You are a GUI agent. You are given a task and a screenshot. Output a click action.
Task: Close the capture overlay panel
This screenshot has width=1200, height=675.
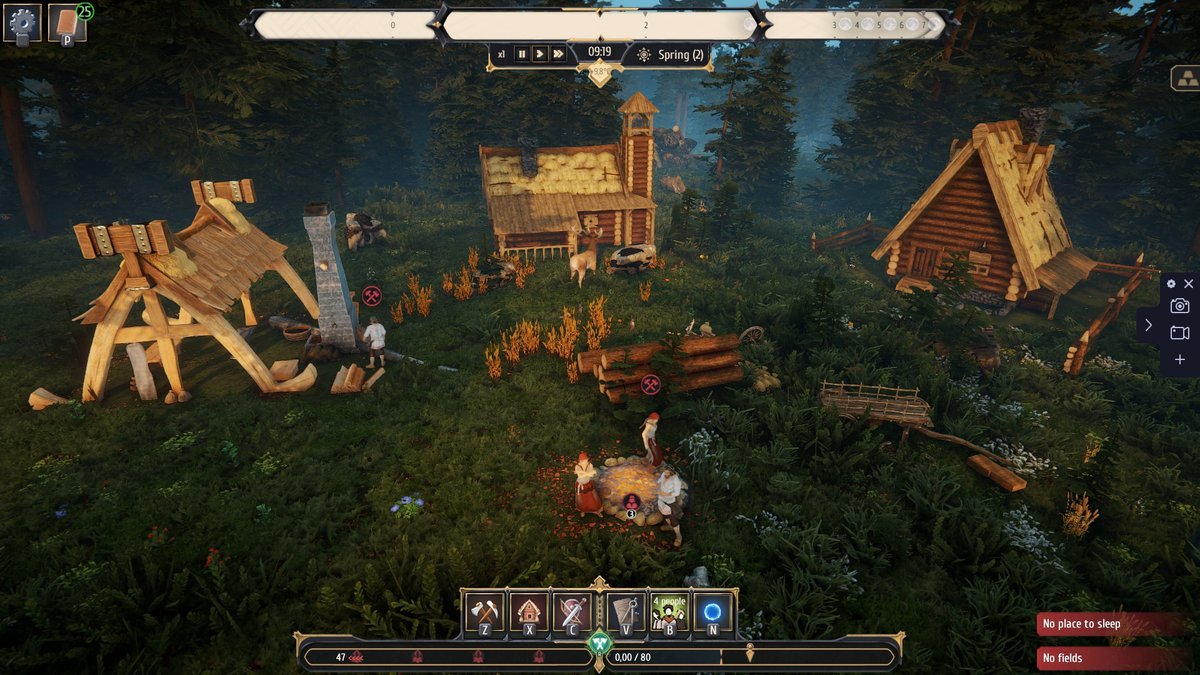point(1188,284)
